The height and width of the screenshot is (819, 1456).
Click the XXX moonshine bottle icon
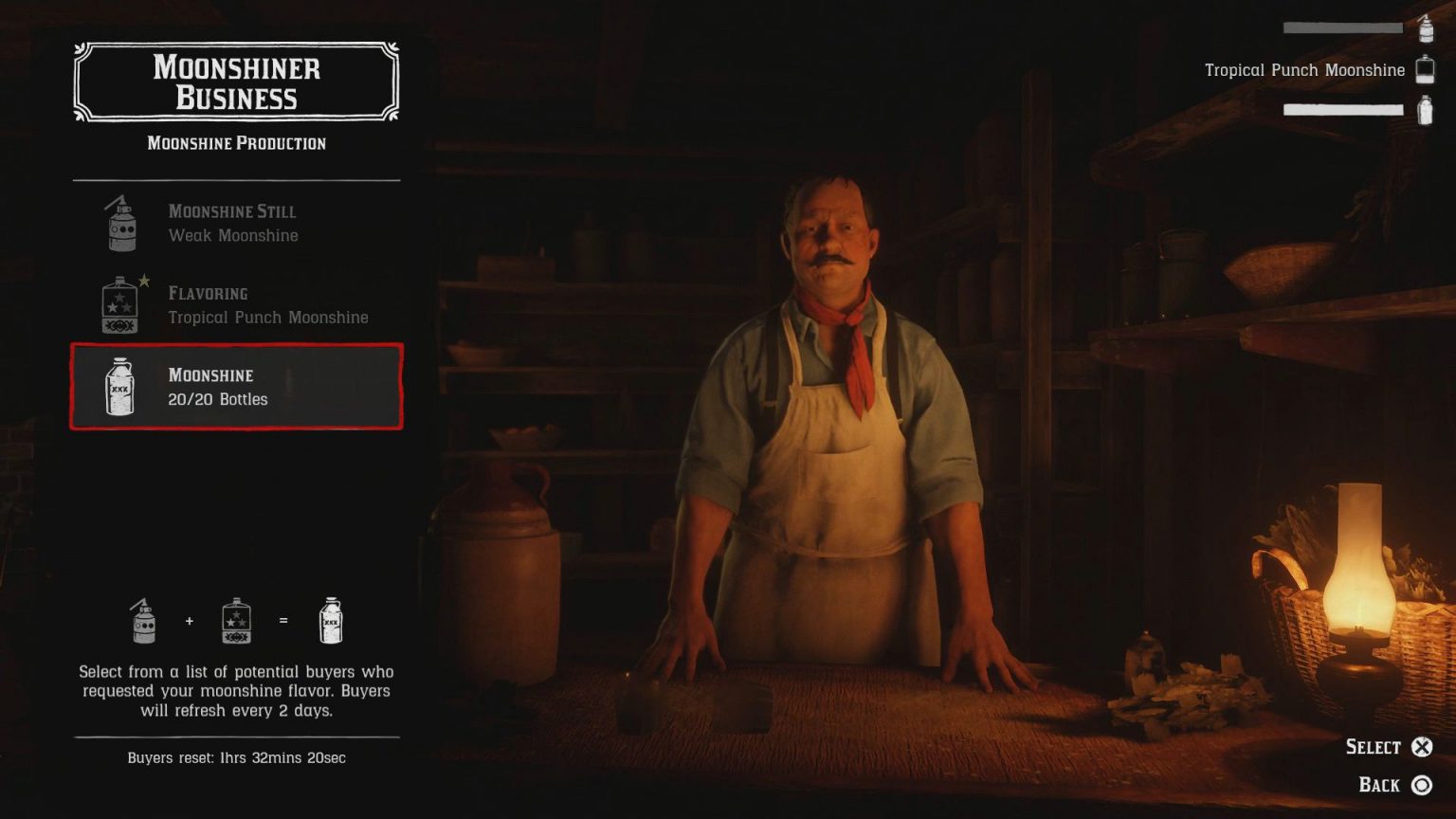(x=118, y=387)
